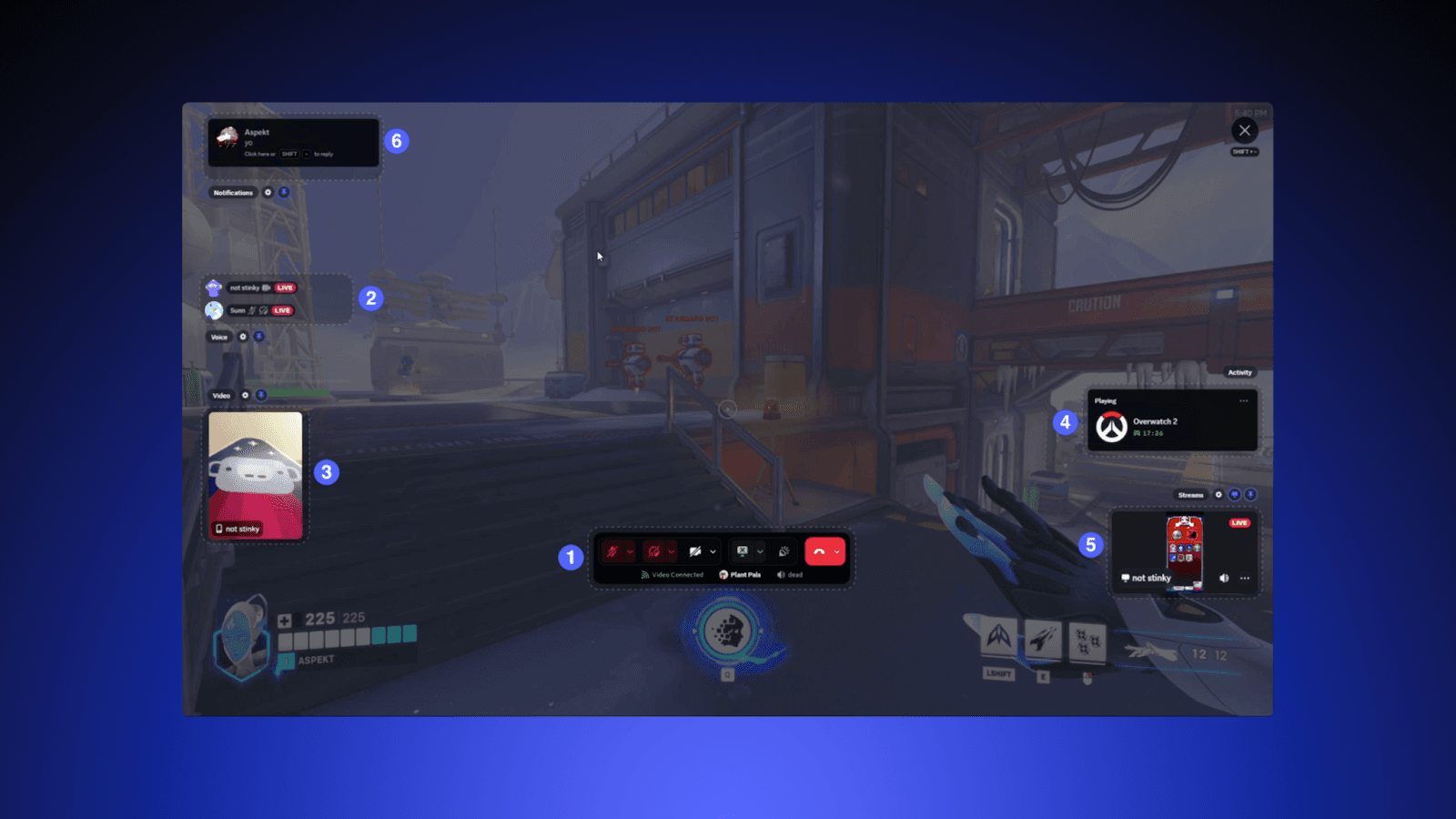Screen dimensions: 1456x819
Task: Click the Plant Pals server icon
Action: pyautogui.click(x=723, y=574)
